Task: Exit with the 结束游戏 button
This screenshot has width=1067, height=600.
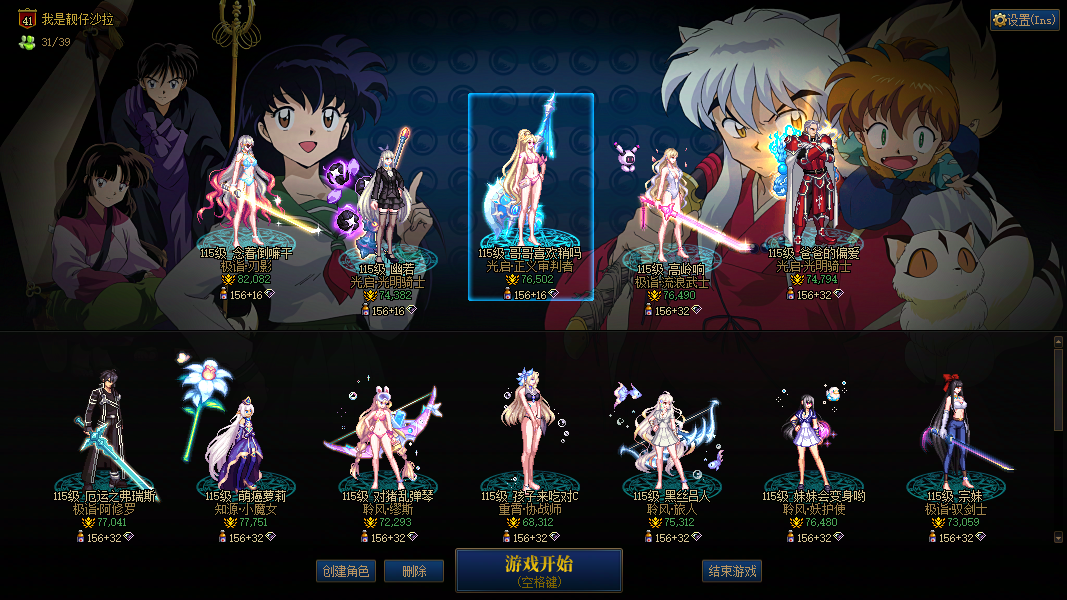Action: click(x=732, y=571)
